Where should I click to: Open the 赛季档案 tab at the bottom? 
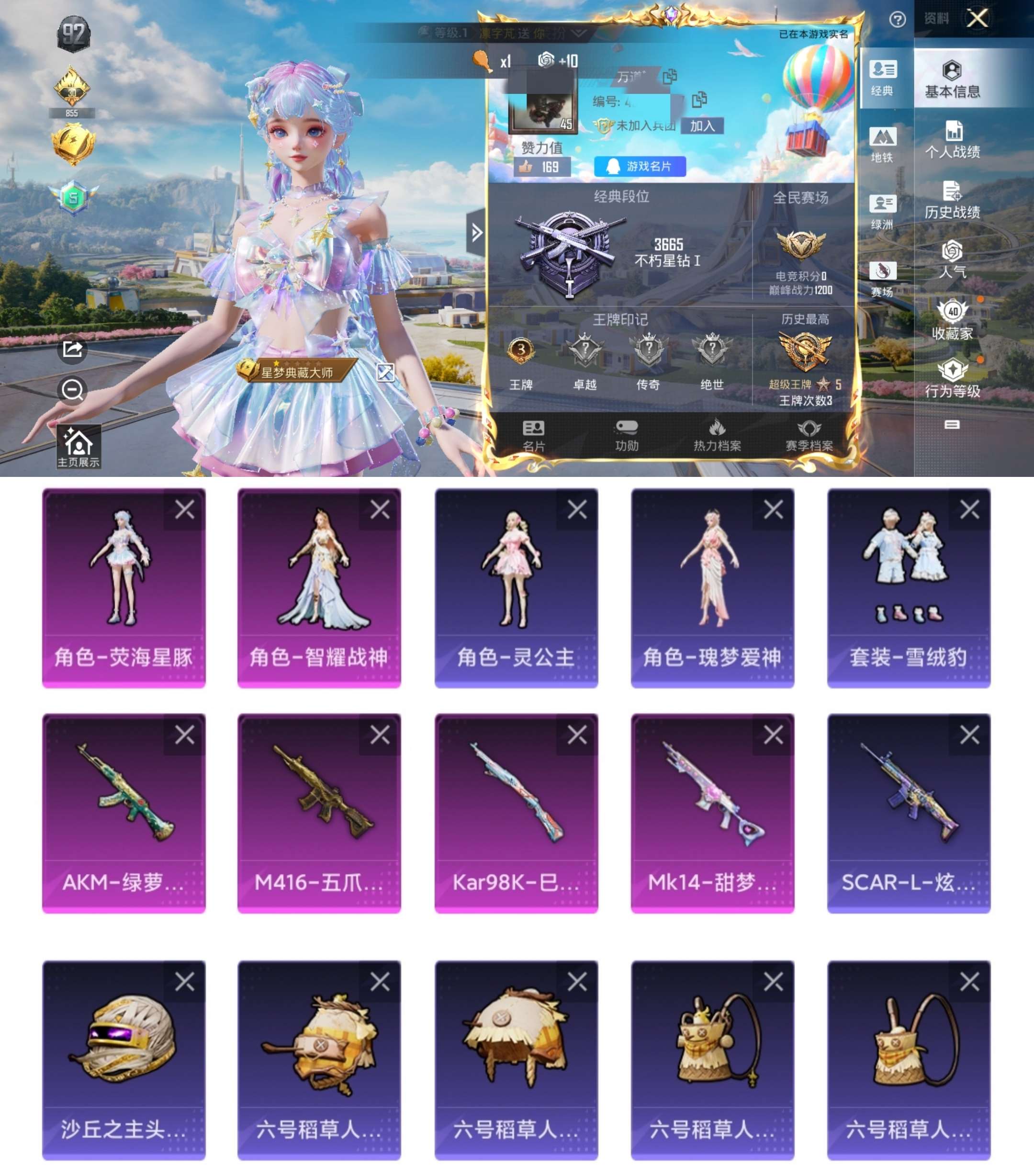(x=809, y=436)
